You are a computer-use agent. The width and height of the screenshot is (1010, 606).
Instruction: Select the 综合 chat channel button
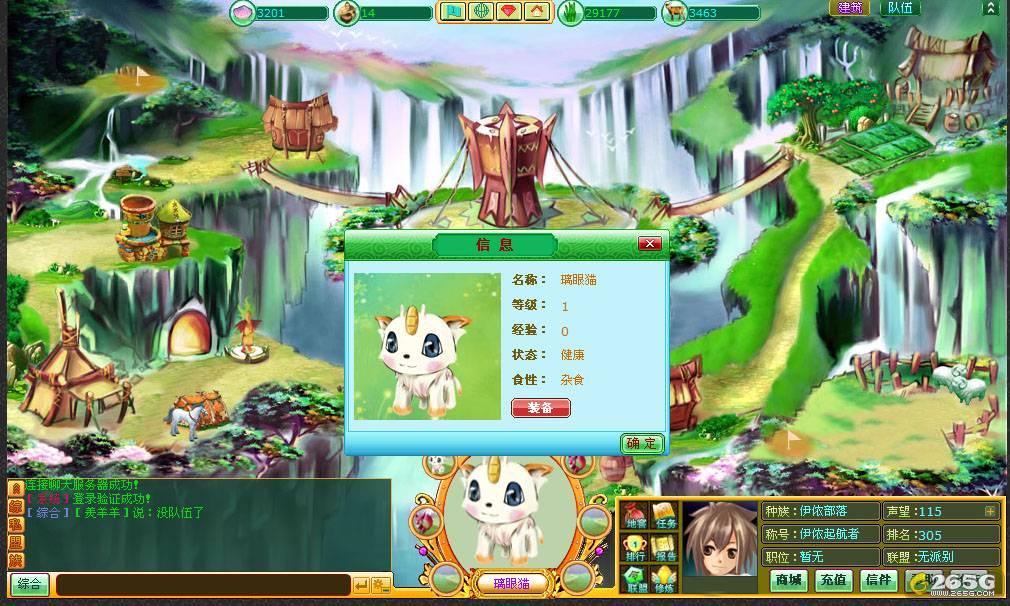(x=29, y=585)
